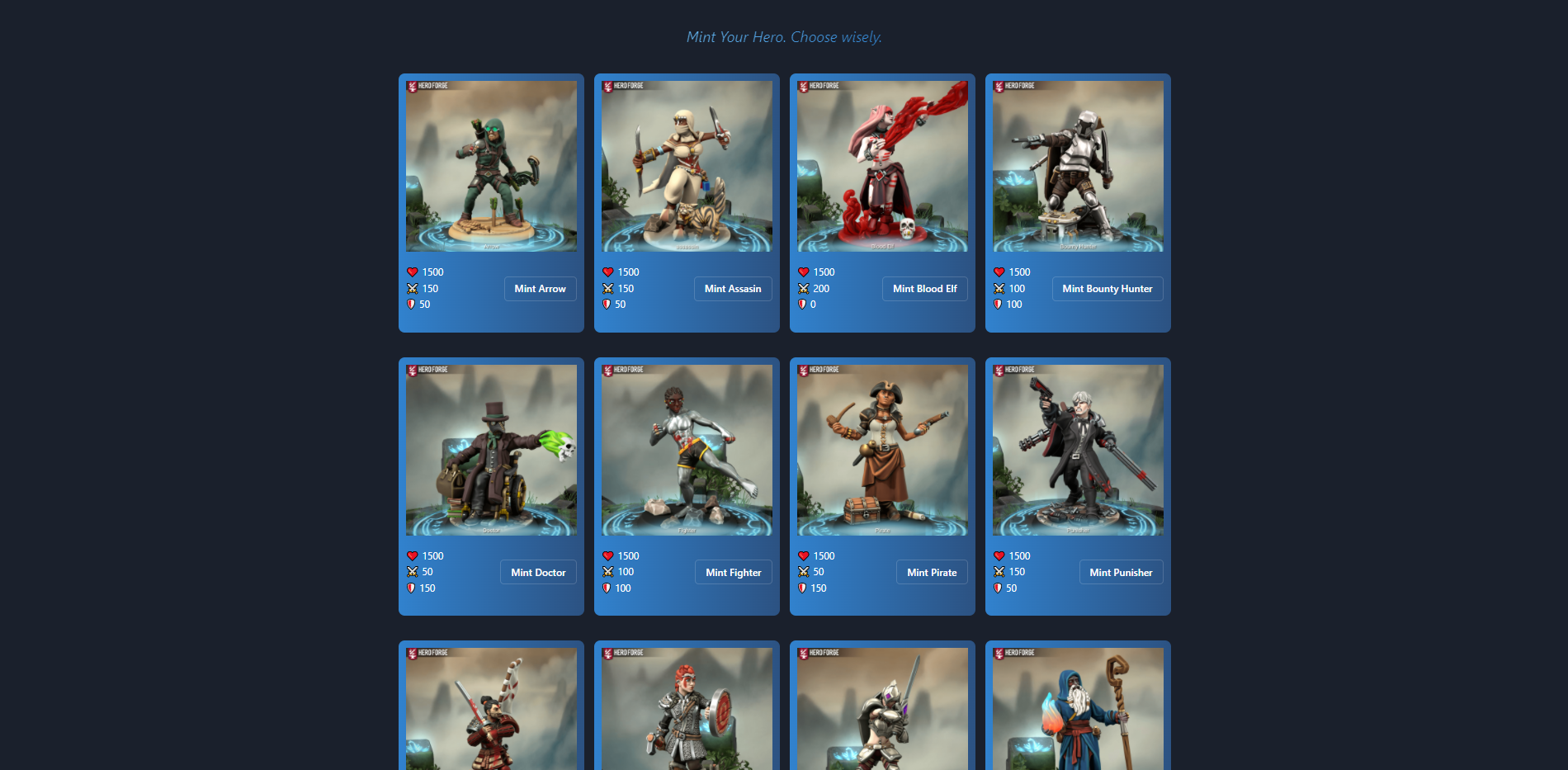Mint the Bounty Hunter hero
Image resolution: width=1568 pixels, height=770 pixels.
pyautogui.click(x=1107, y=289)
